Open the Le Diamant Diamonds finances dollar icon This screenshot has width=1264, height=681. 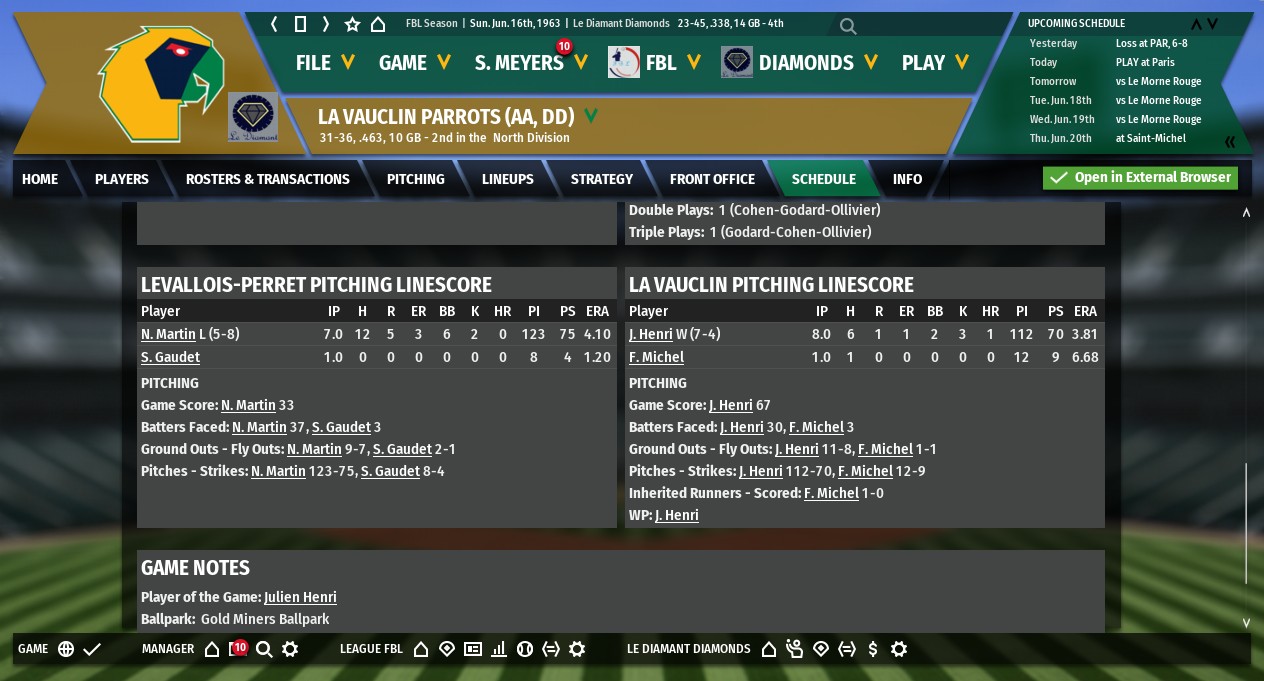coord(873,649)
